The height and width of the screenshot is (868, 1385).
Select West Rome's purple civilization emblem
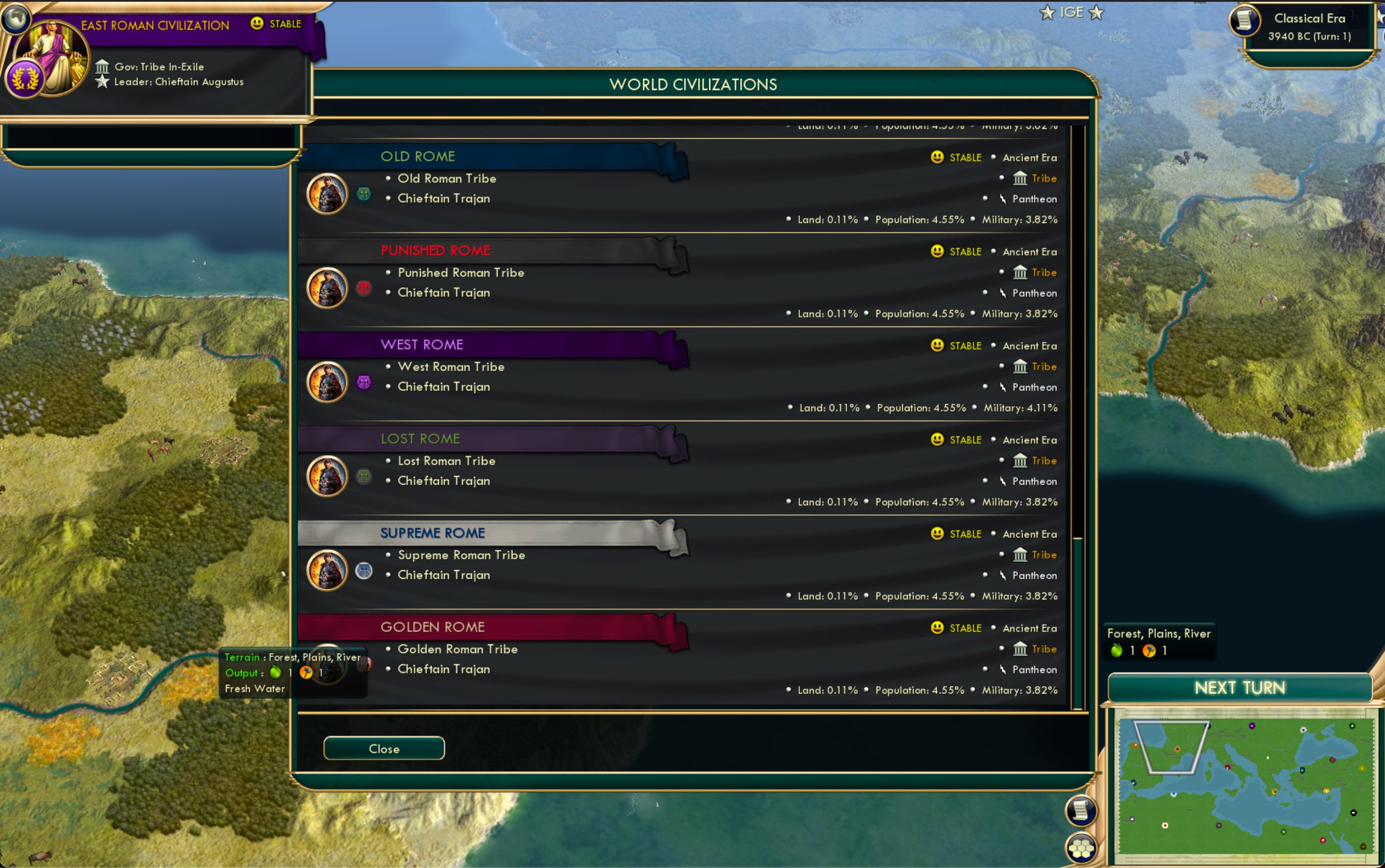coord(364,382)
